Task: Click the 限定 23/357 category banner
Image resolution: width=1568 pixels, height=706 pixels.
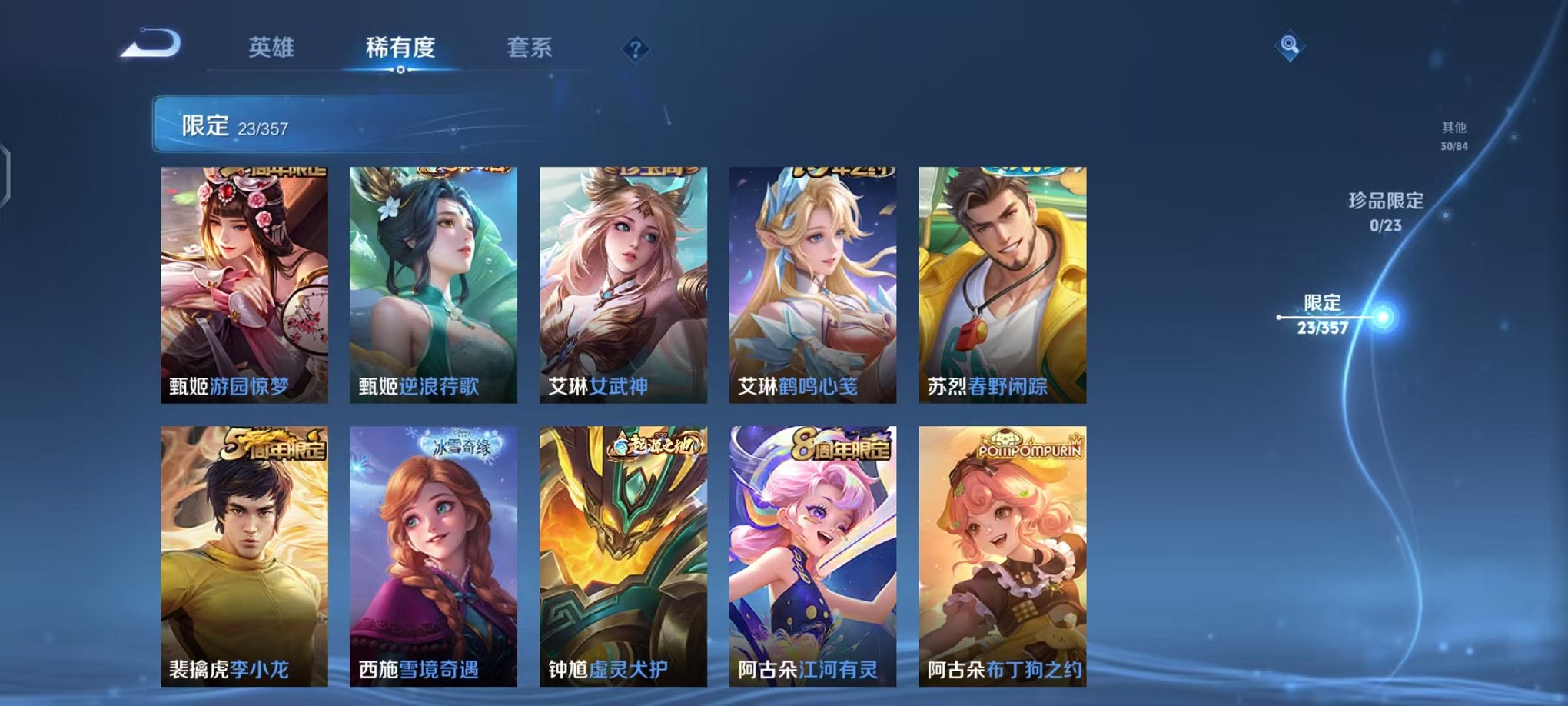Action: 323,123
